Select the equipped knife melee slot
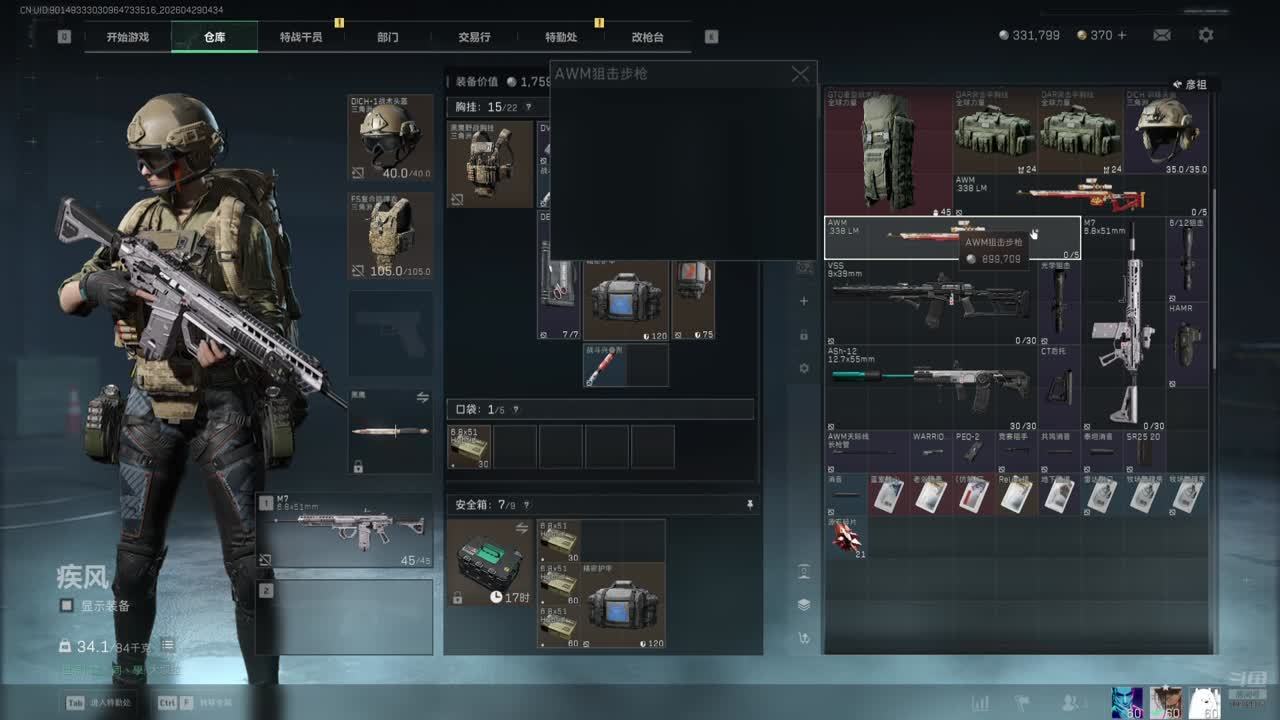 [x=391, y=432]
